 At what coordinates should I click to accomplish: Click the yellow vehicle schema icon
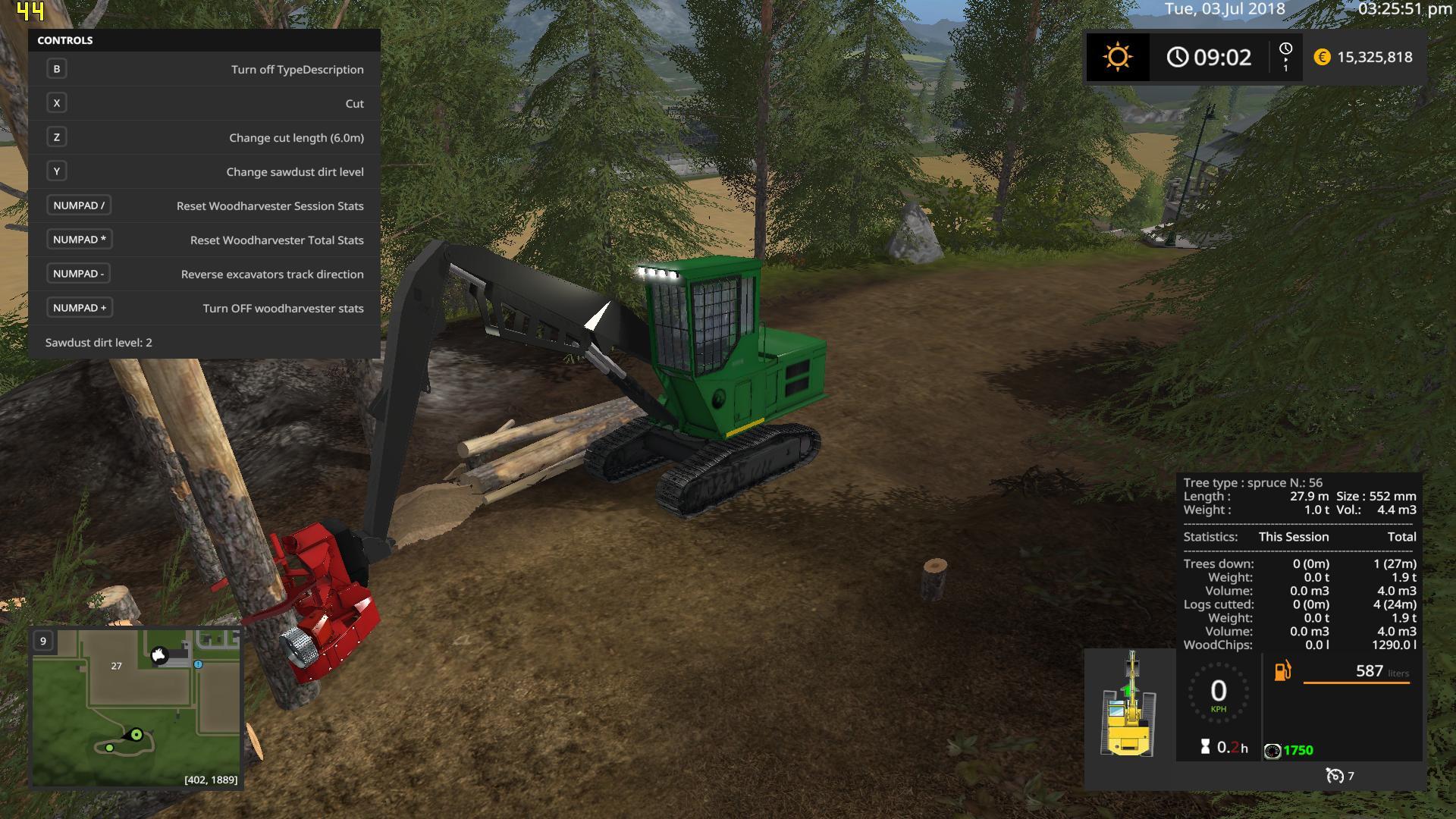click(x=1128, y=705)
